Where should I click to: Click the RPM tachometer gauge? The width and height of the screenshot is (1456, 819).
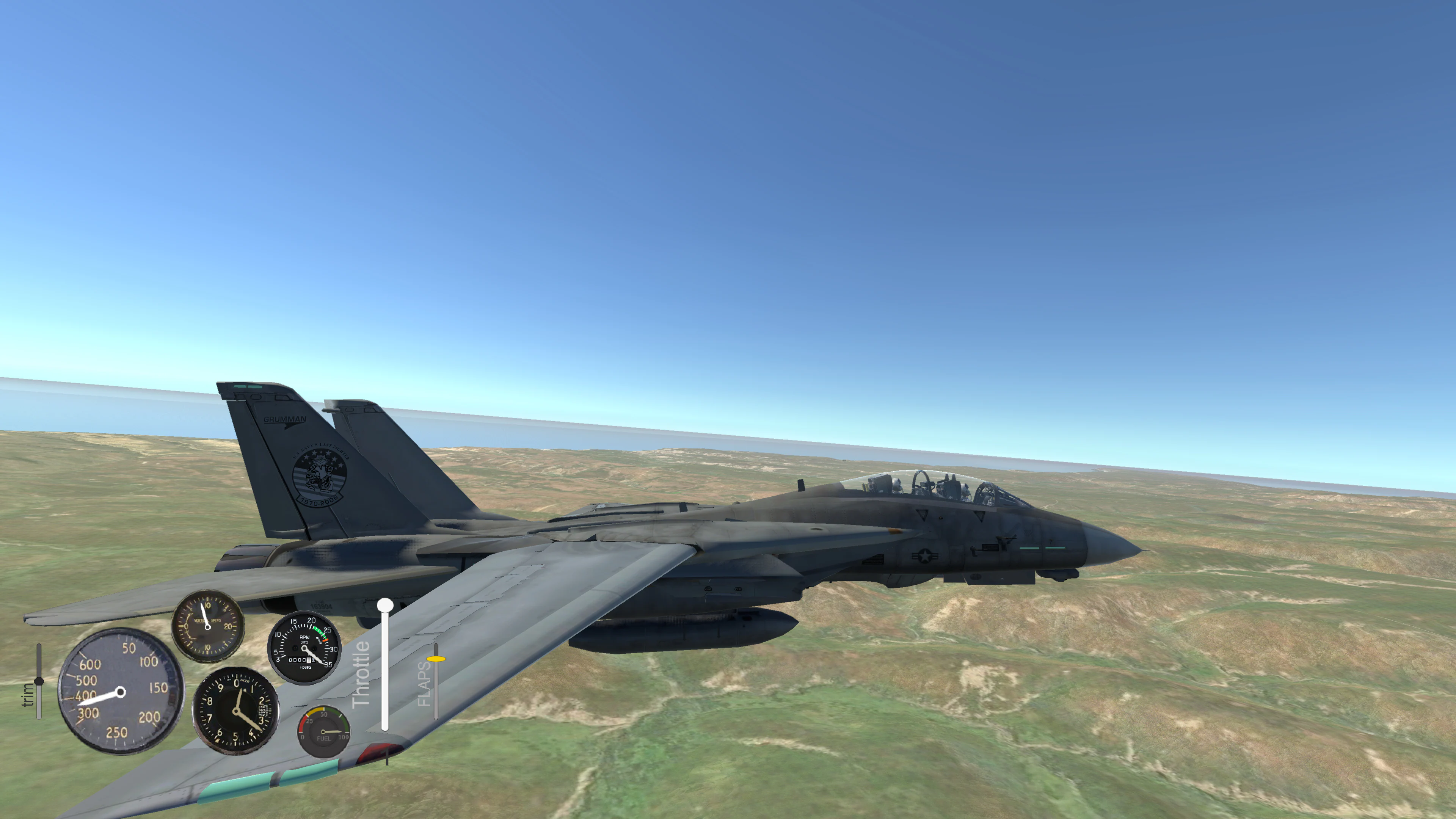click(x=303, y=649)
